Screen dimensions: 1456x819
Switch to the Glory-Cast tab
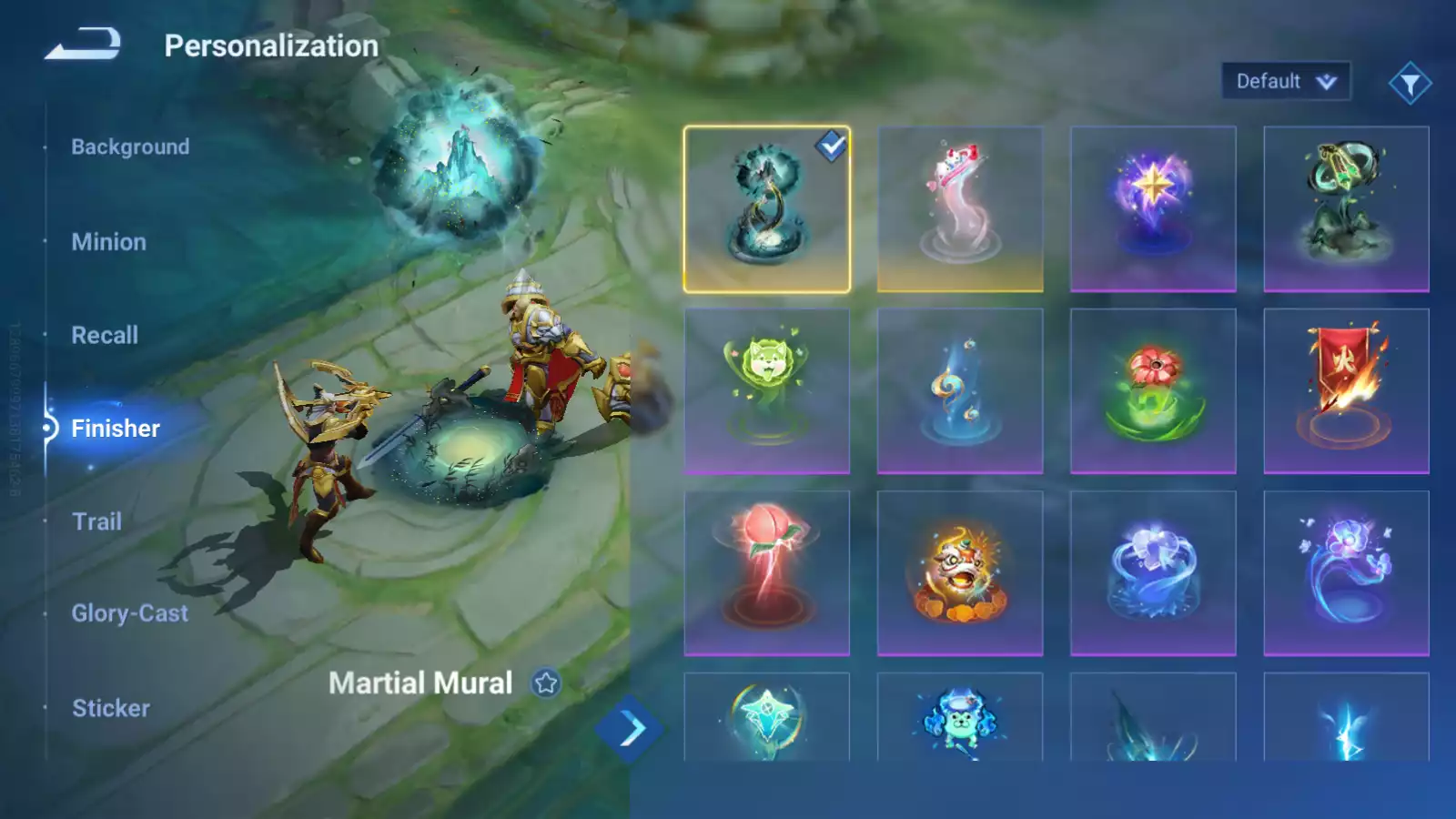coord(130,613)
